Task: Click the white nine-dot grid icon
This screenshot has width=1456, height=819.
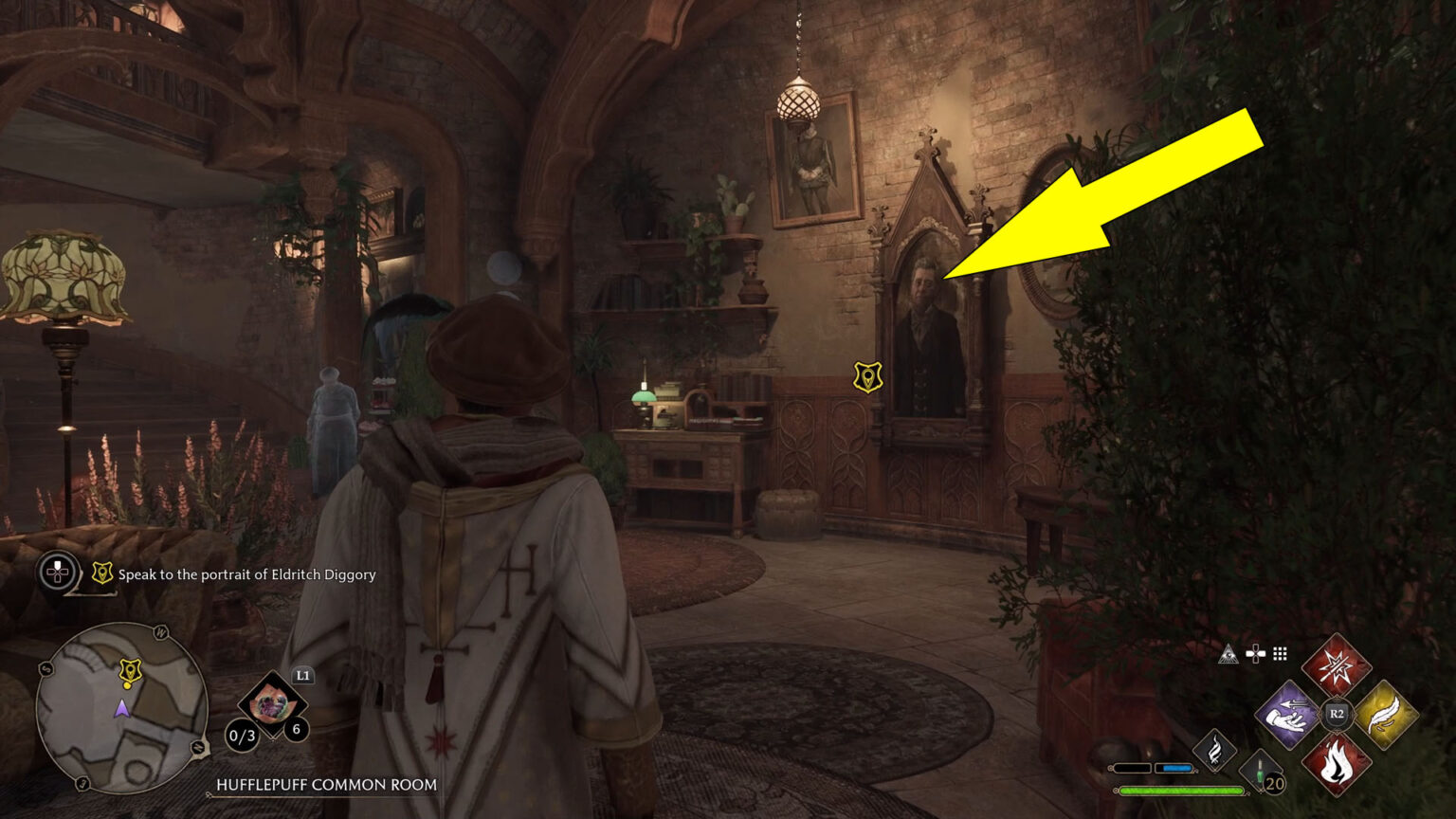Action: 1280,654
